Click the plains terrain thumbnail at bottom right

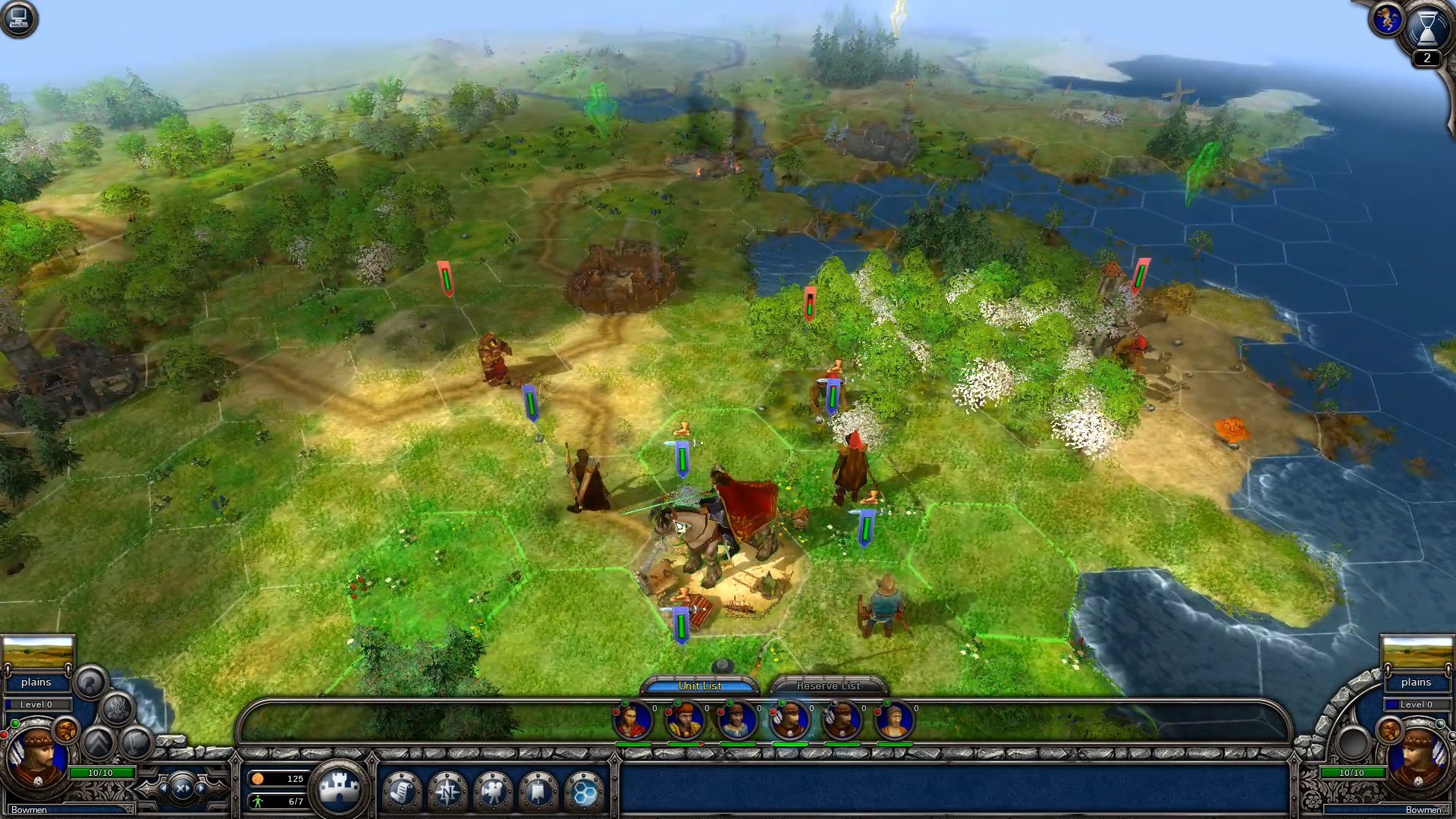[x=1417, y=652]
